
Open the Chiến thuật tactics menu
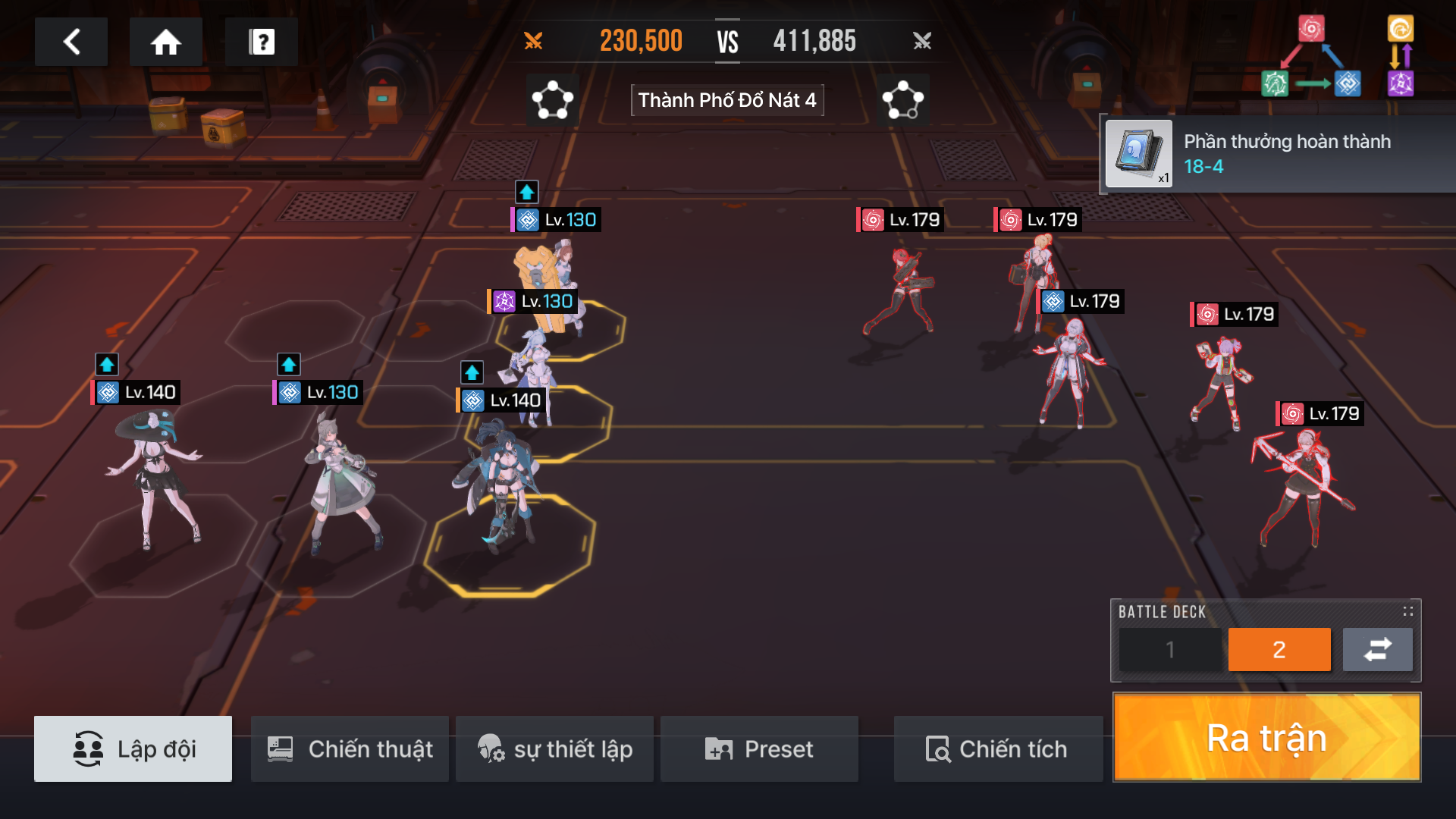350,748
